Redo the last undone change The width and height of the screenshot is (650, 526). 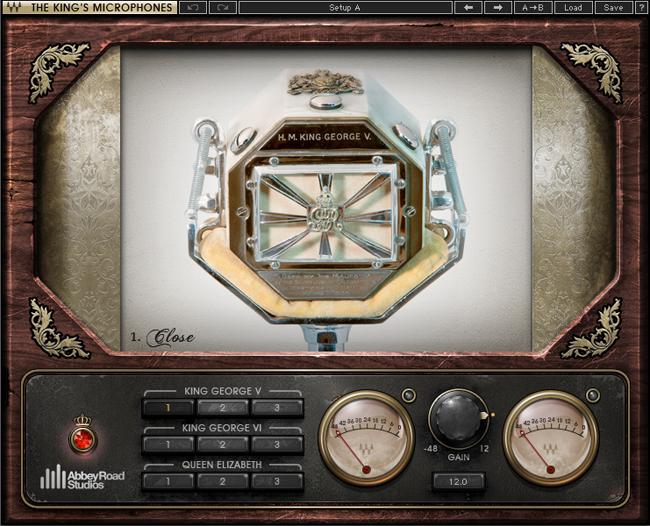[223, 8]
